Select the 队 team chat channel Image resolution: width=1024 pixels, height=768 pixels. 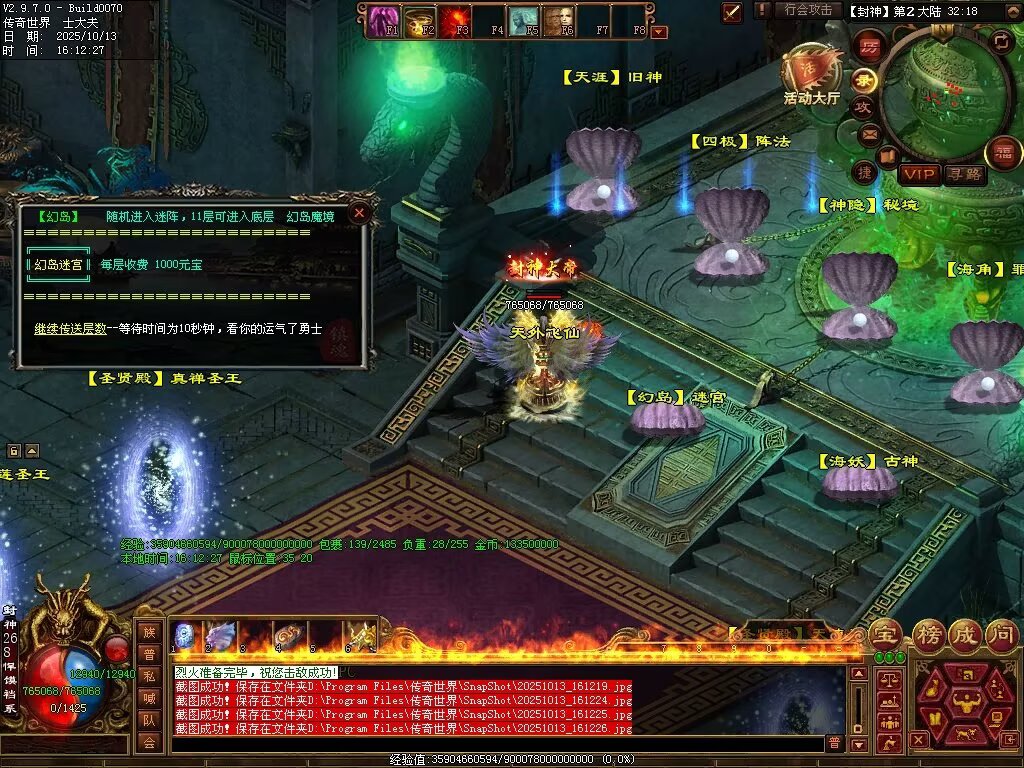(148, 719)
